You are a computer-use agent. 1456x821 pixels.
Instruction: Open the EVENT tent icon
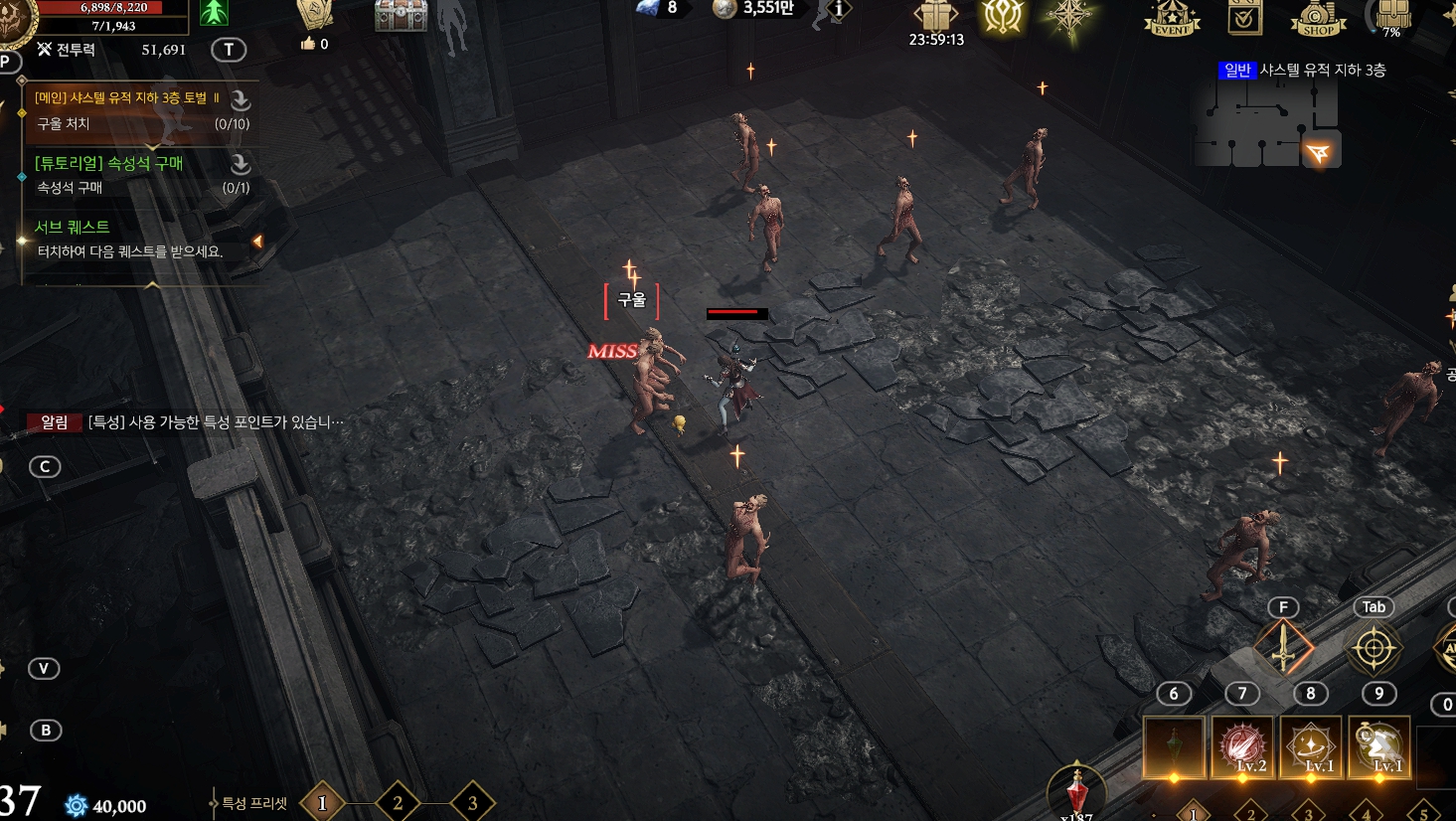pos(1172,18)
